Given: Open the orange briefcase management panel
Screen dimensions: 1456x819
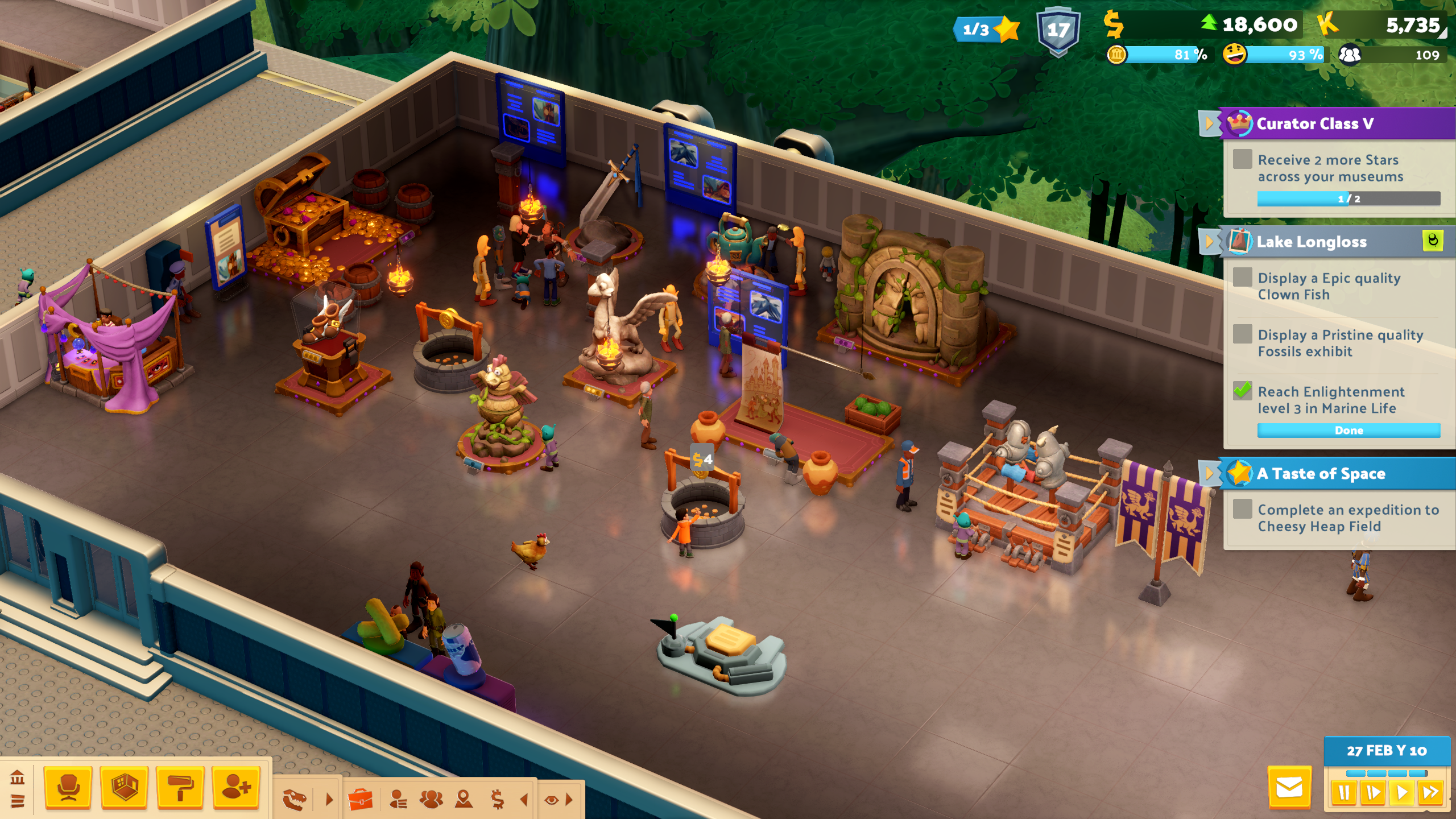Looking at the screenshot, I should tap(360, 800).
